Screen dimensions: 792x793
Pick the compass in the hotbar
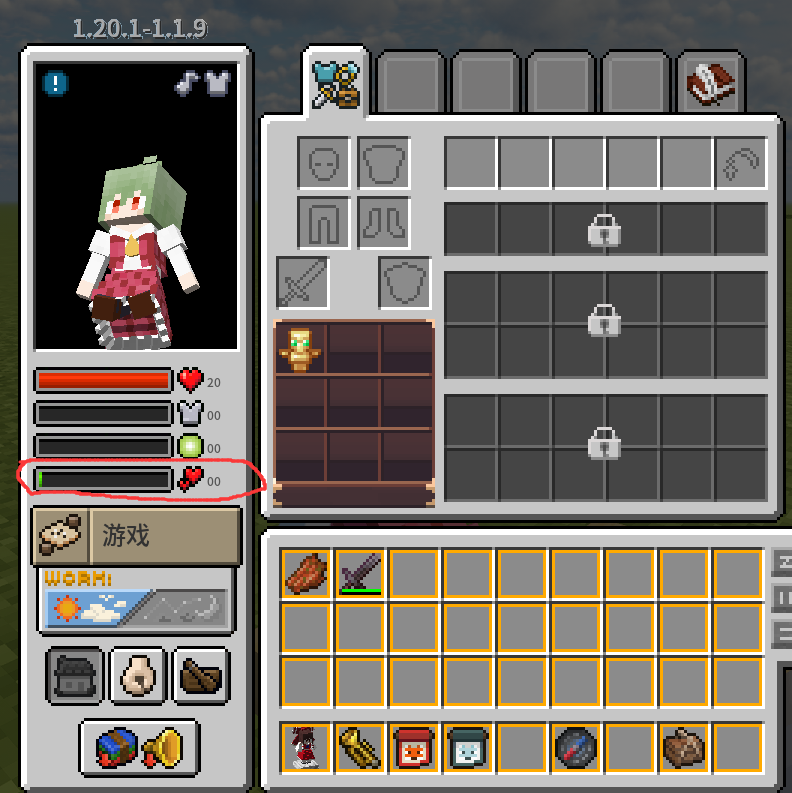coord(576,748)
